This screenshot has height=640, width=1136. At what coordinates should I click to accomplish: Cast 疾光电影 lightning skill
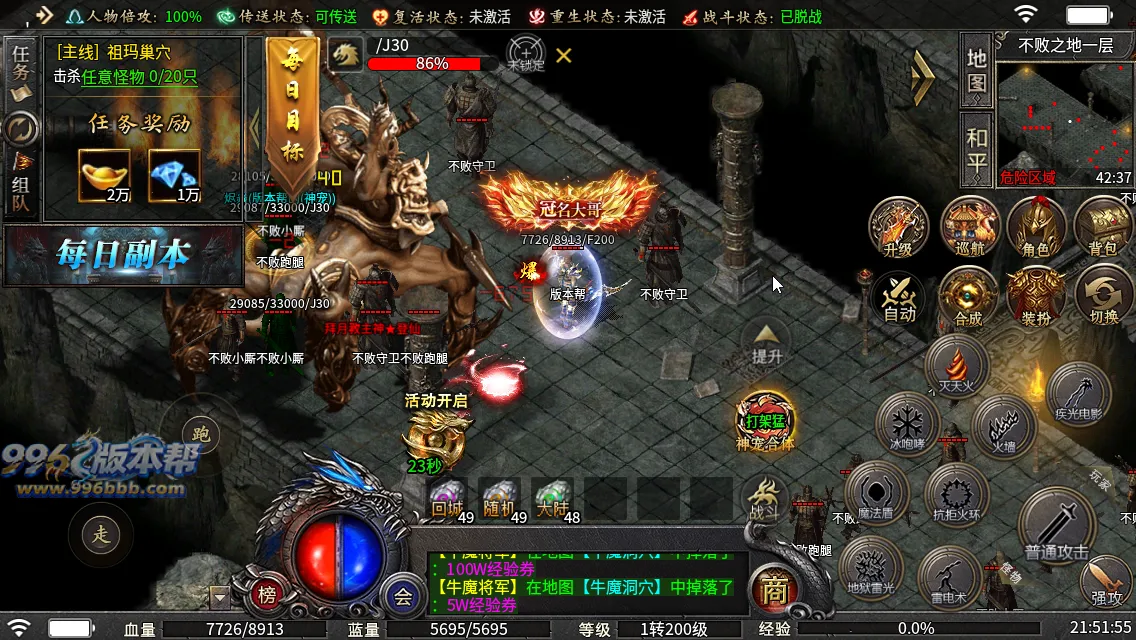1078,394
